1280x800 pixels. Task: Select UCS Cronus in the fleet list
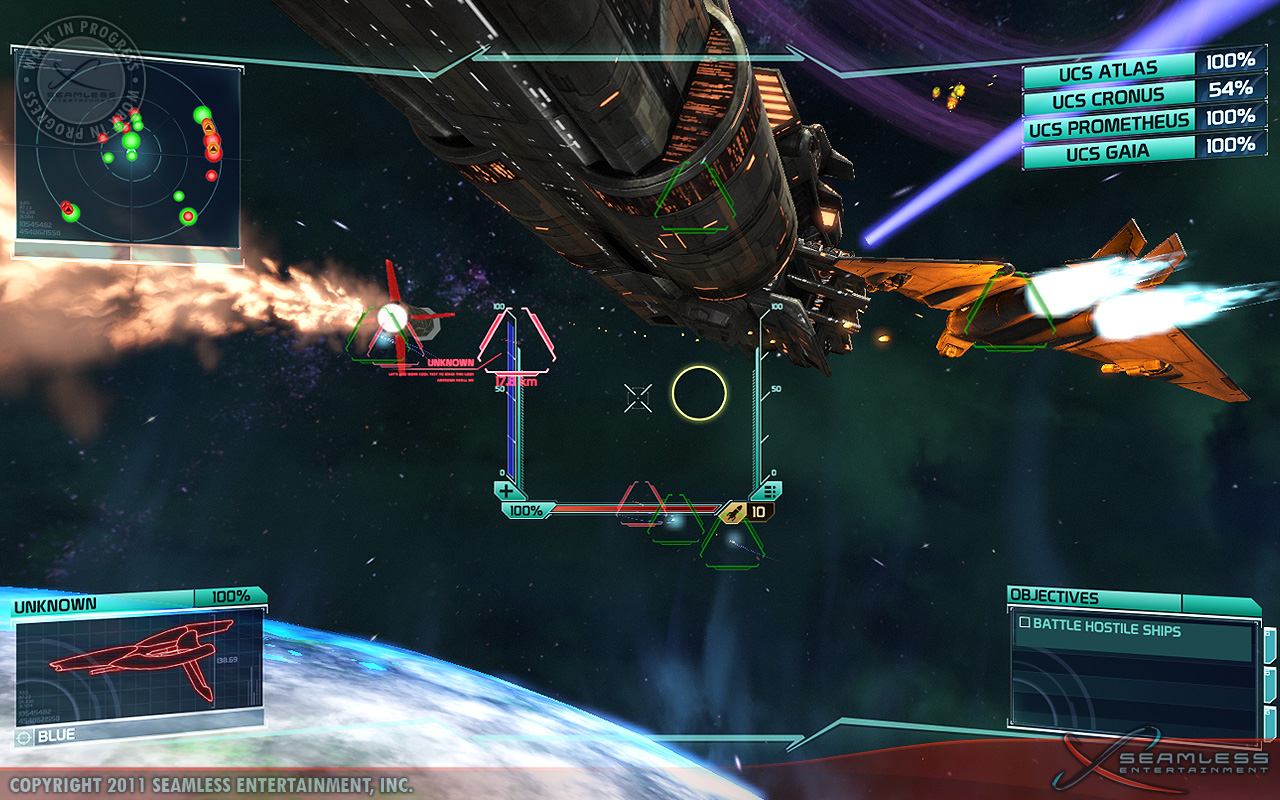pyautogui.click(x=1108, y=98)
